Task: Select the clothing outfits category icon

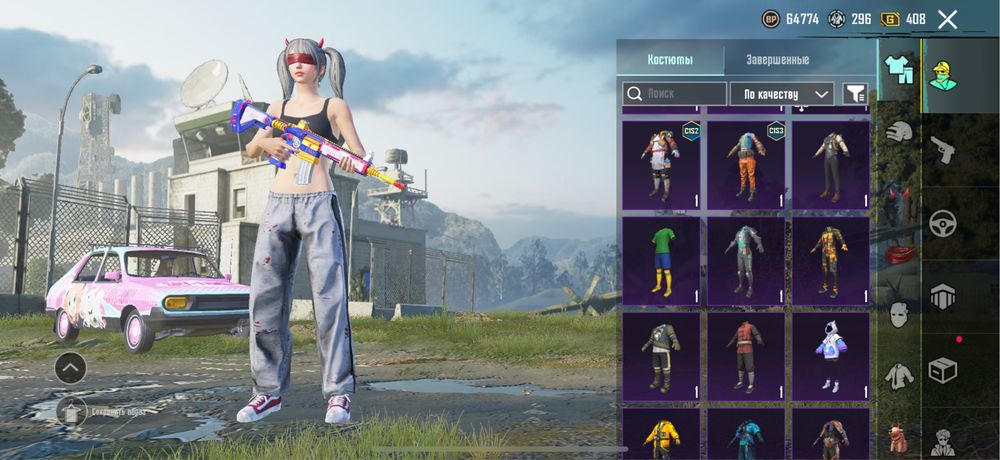Action: click(900, 69)
